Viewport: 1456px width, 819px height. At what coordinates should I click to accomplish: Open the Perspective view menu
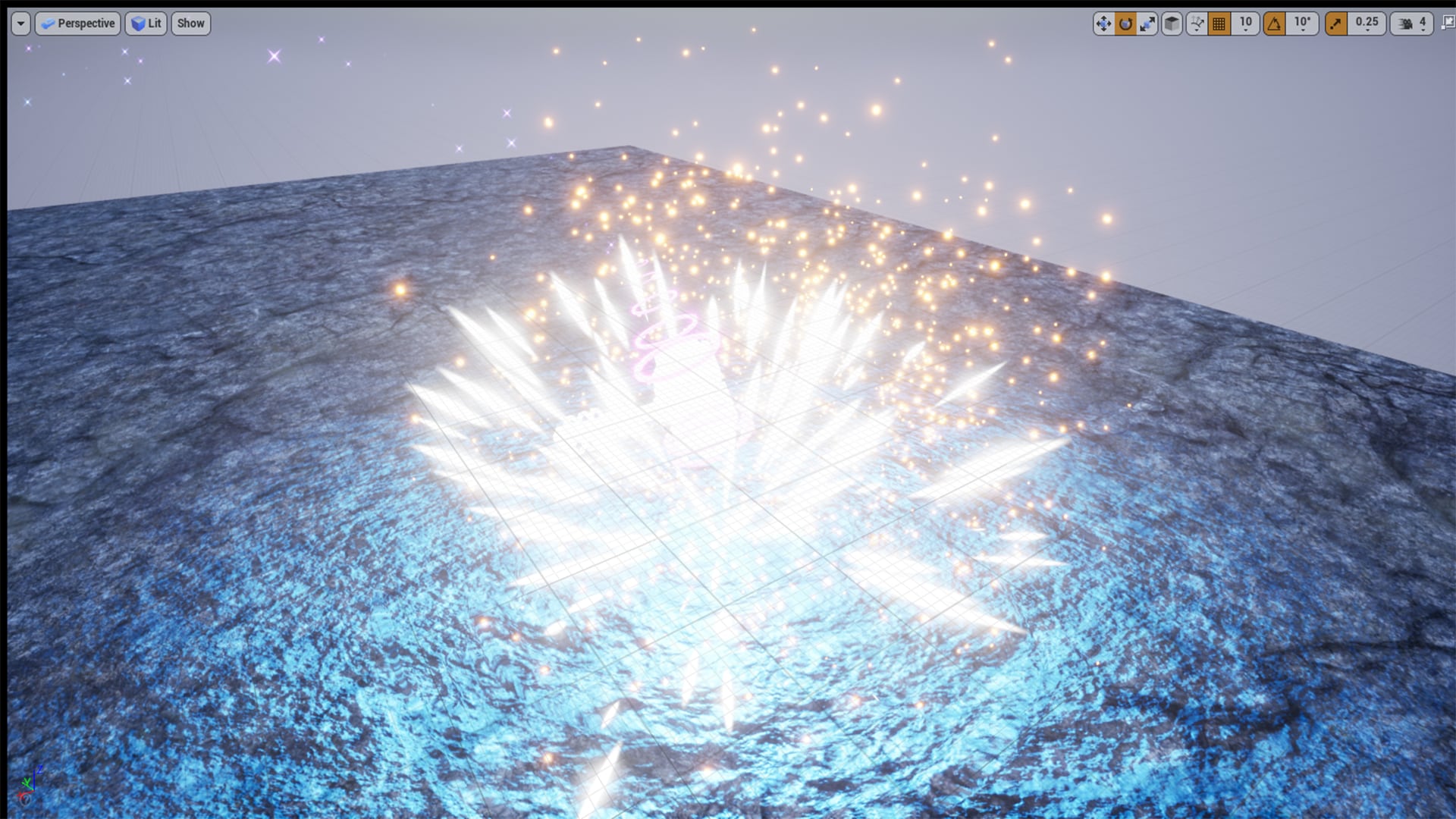(x=77, y=24)
